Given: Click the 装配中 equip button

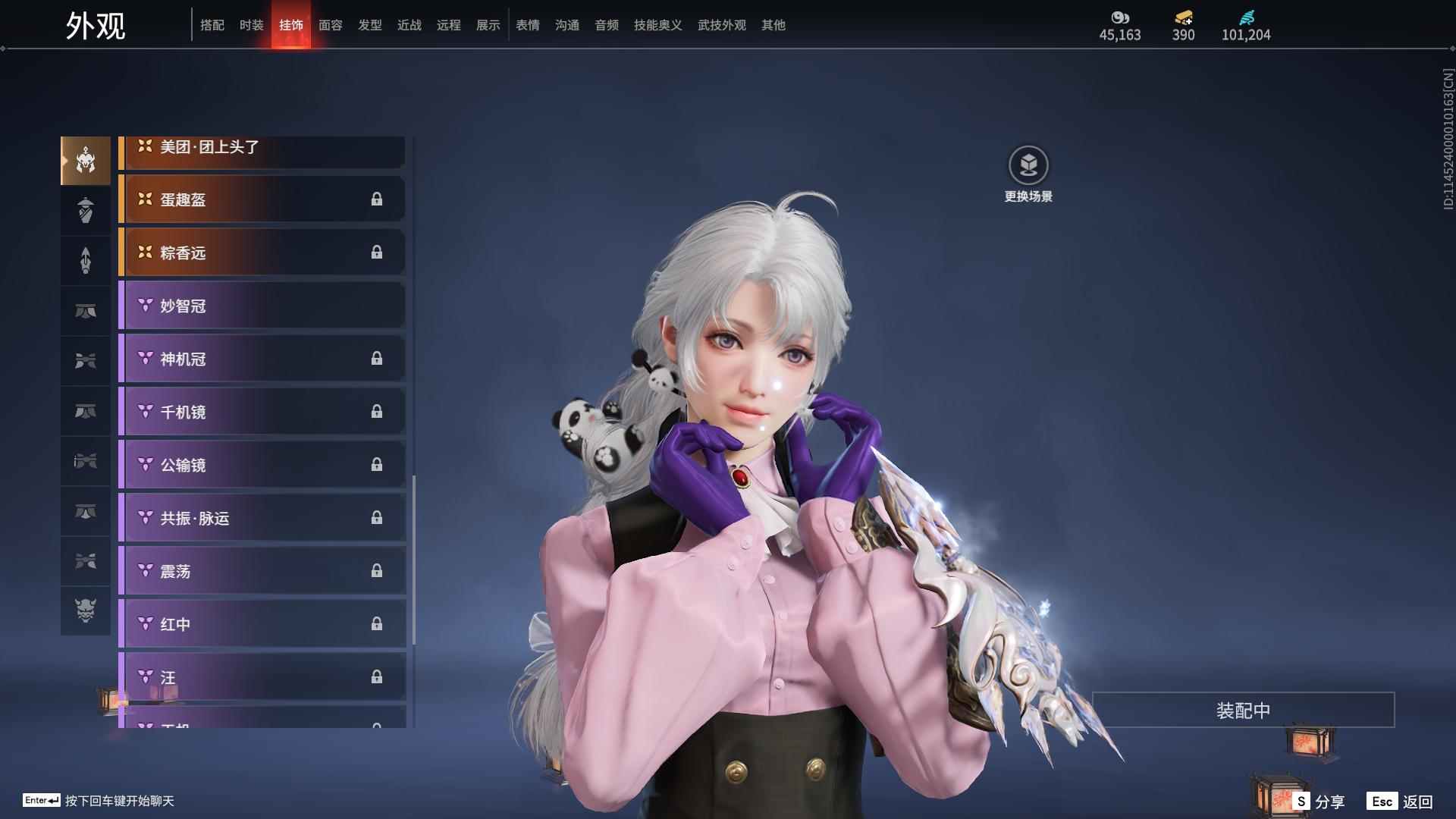Looking at the screenshot, I should click(x=1243, y=710).
